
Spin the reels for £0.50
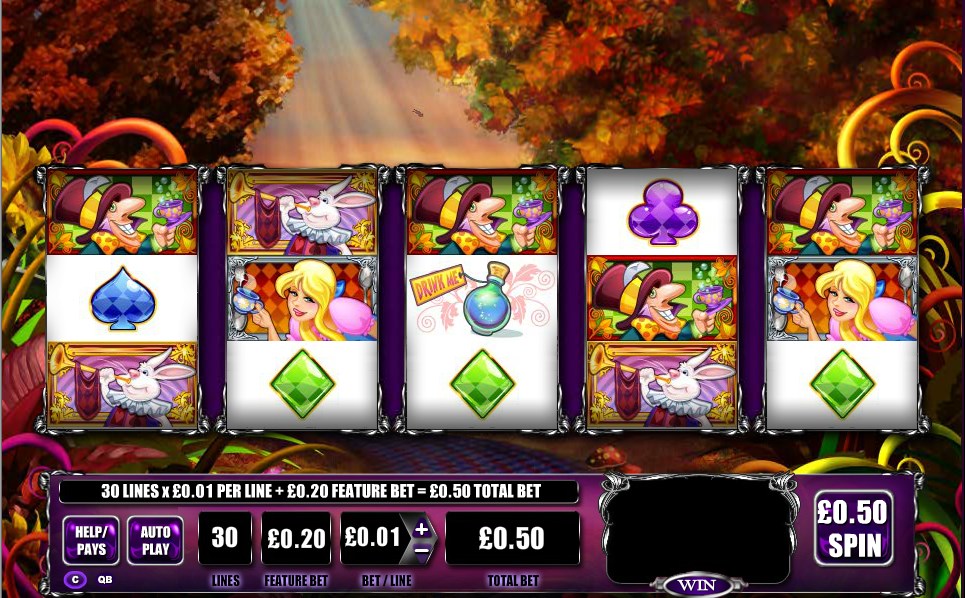pos(852,528)
